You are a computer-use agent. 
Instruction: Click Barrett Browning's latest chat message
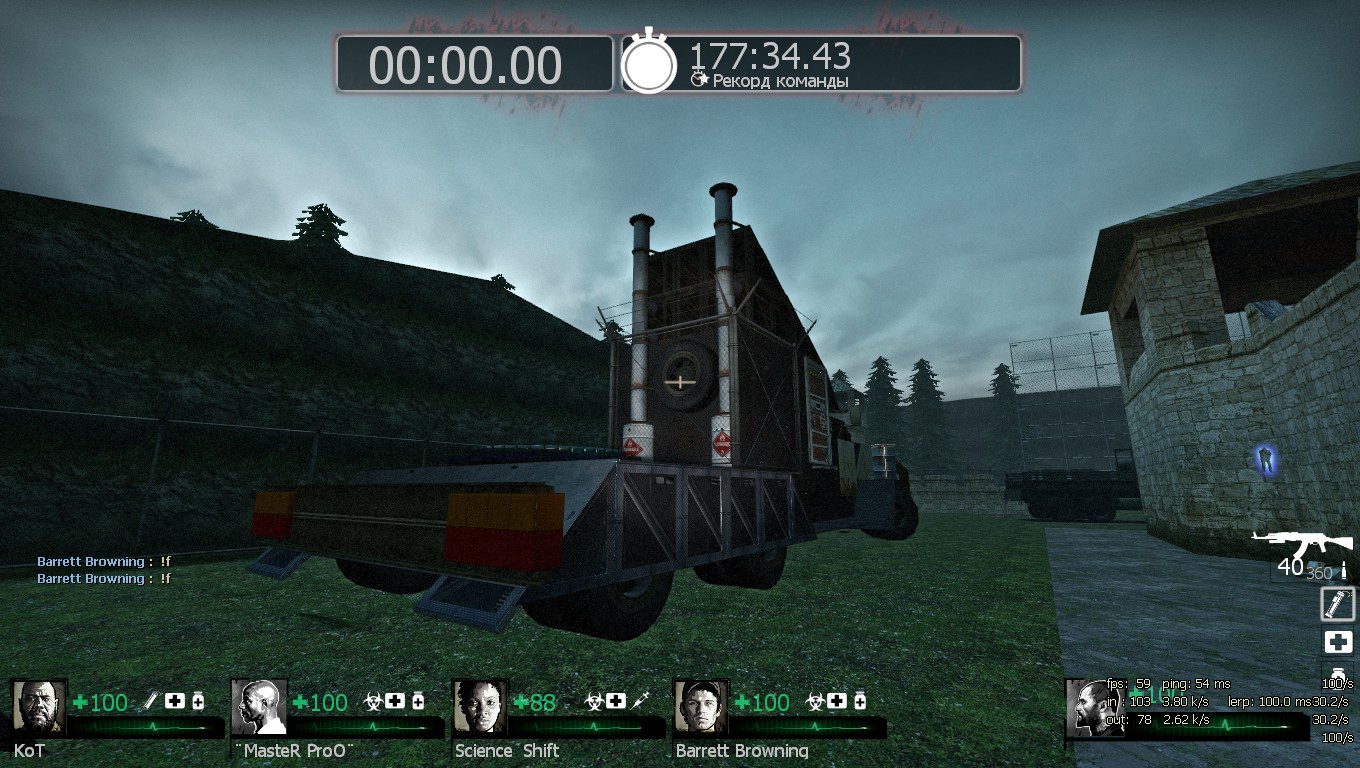(104, 578)
